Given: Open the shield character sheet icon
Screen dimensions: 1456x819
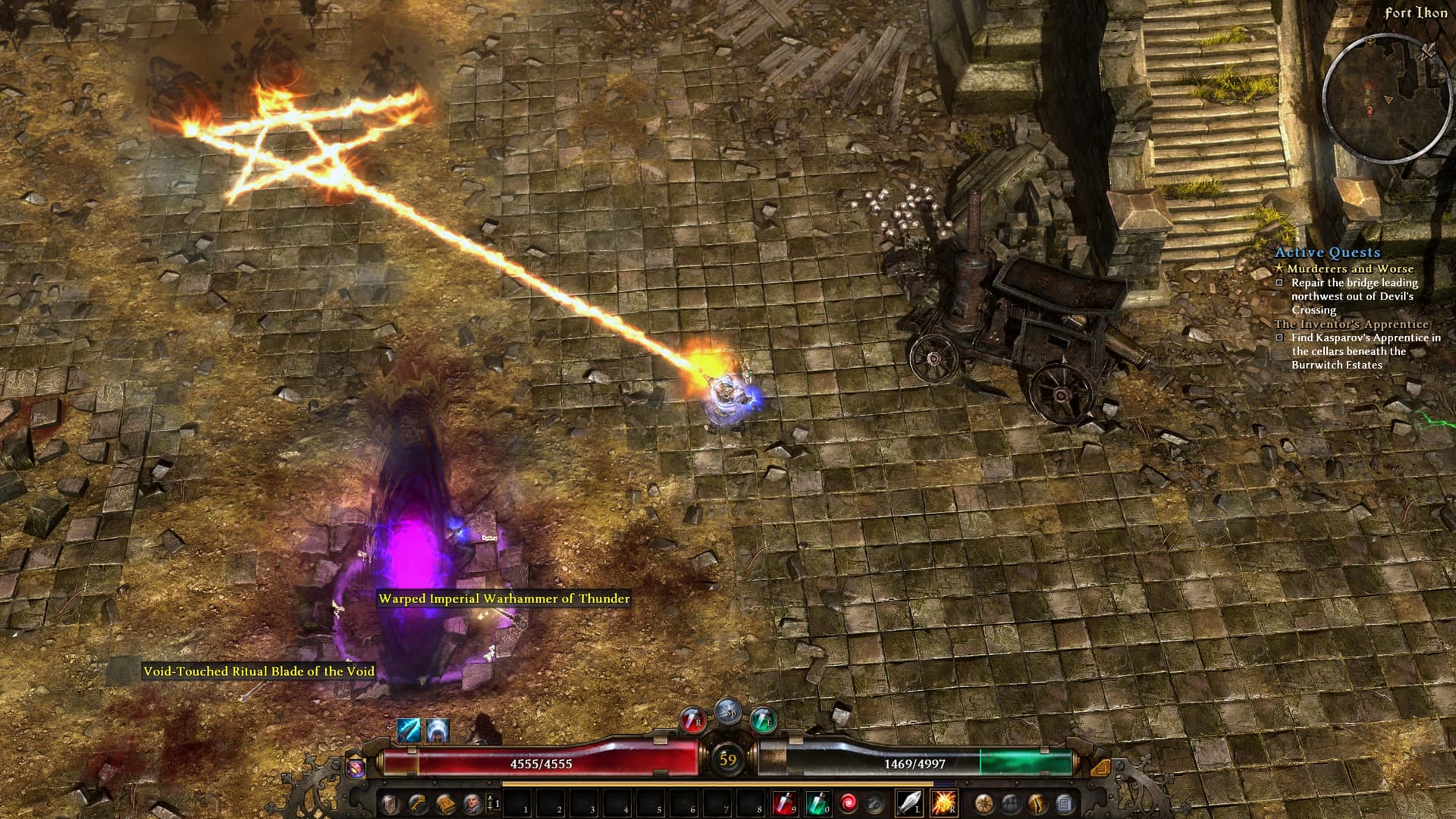Looking at the screenshot, I should click(390, 802).
